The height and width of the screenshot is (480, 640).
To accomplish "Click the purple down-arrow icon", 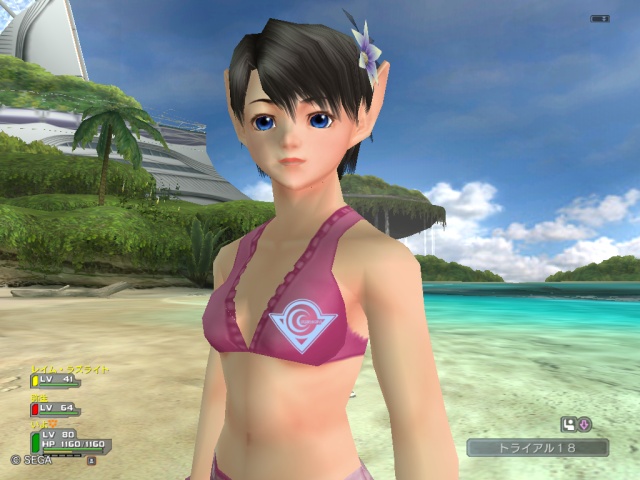I will [584, 424].
